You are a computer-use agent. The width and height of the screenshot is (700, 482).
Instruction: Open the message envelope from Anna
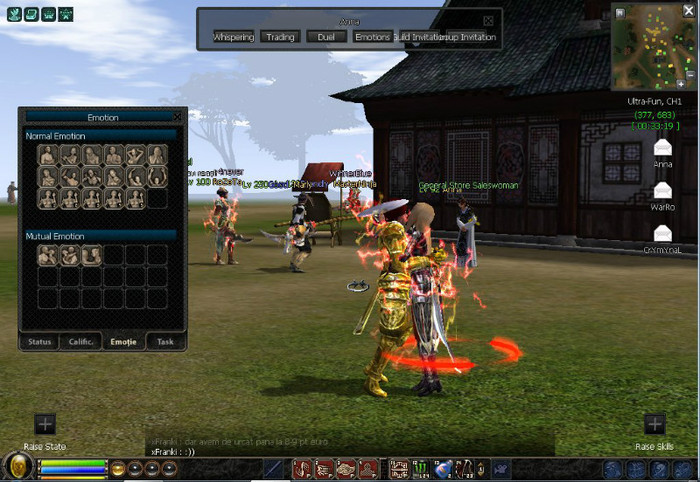pyautogui.click(x=662, y=148)
